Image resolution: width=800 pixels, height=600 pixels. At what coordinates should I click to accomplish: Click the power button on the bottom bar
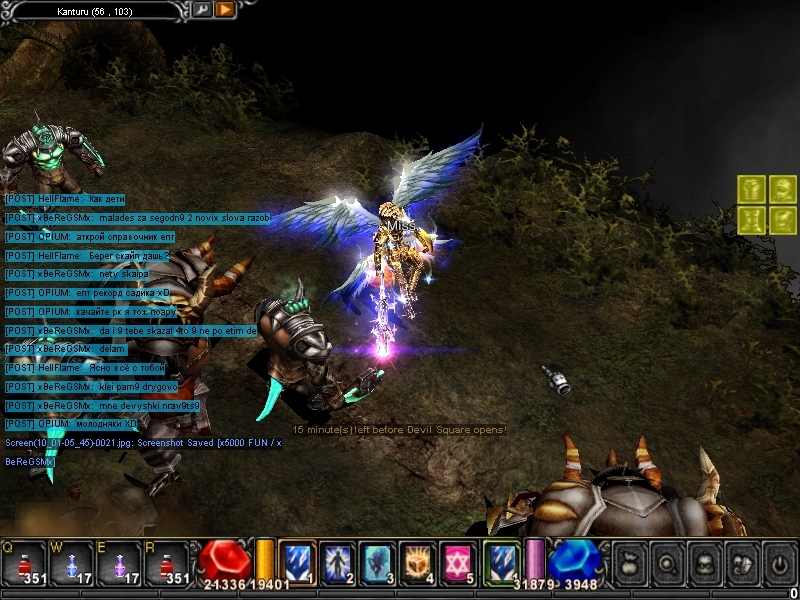(x=777, y=564)
